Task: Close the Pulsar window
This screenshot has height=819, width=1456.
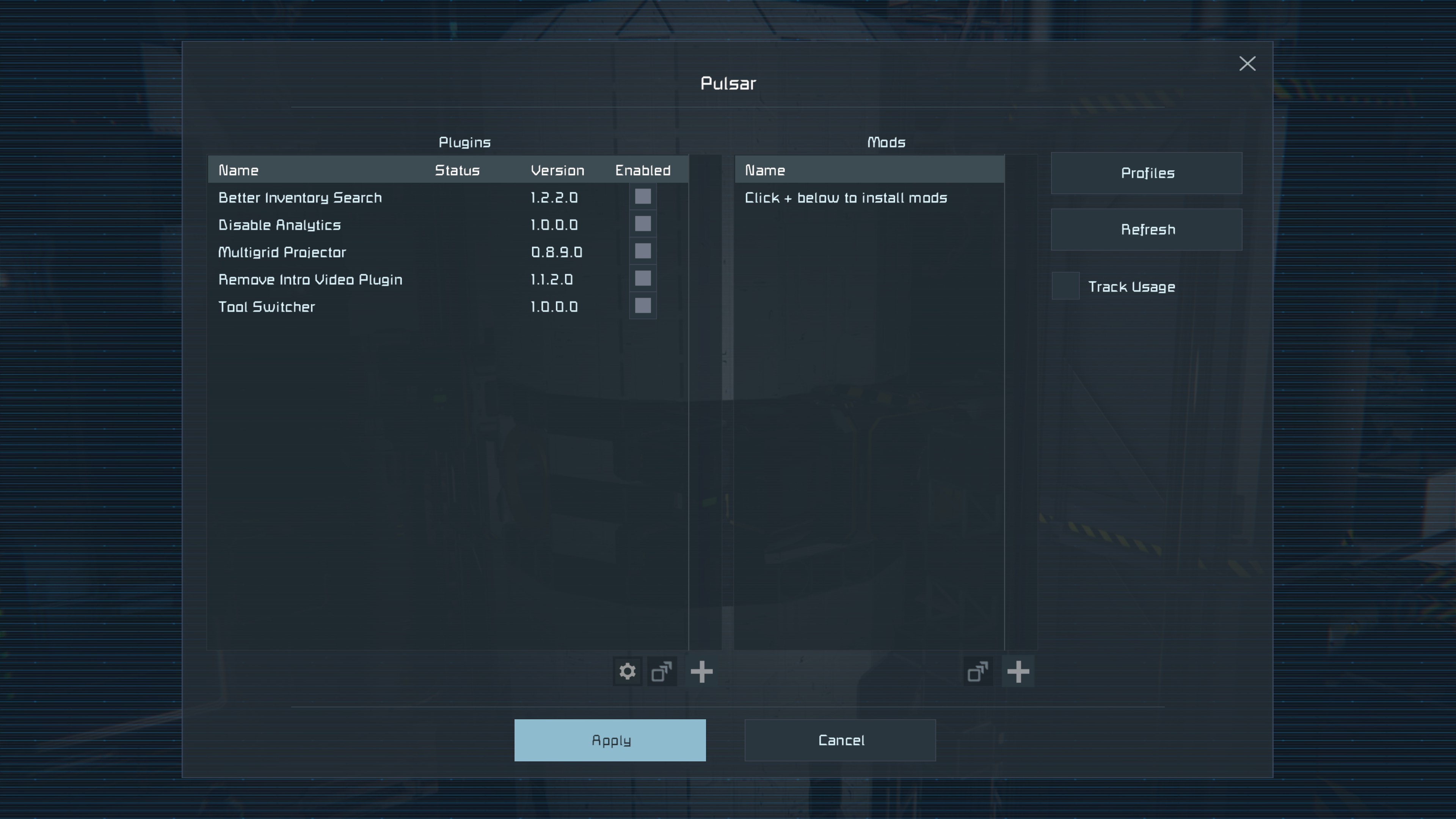Action: 1247,63
